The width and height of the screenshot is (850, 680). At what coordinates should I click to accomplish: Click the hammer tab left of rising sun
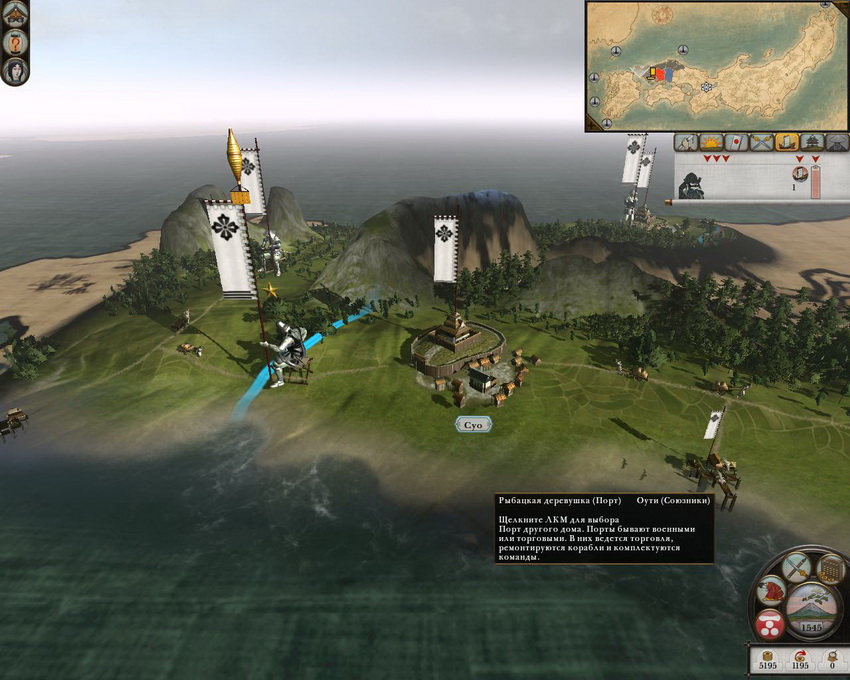tap(686, 142)
